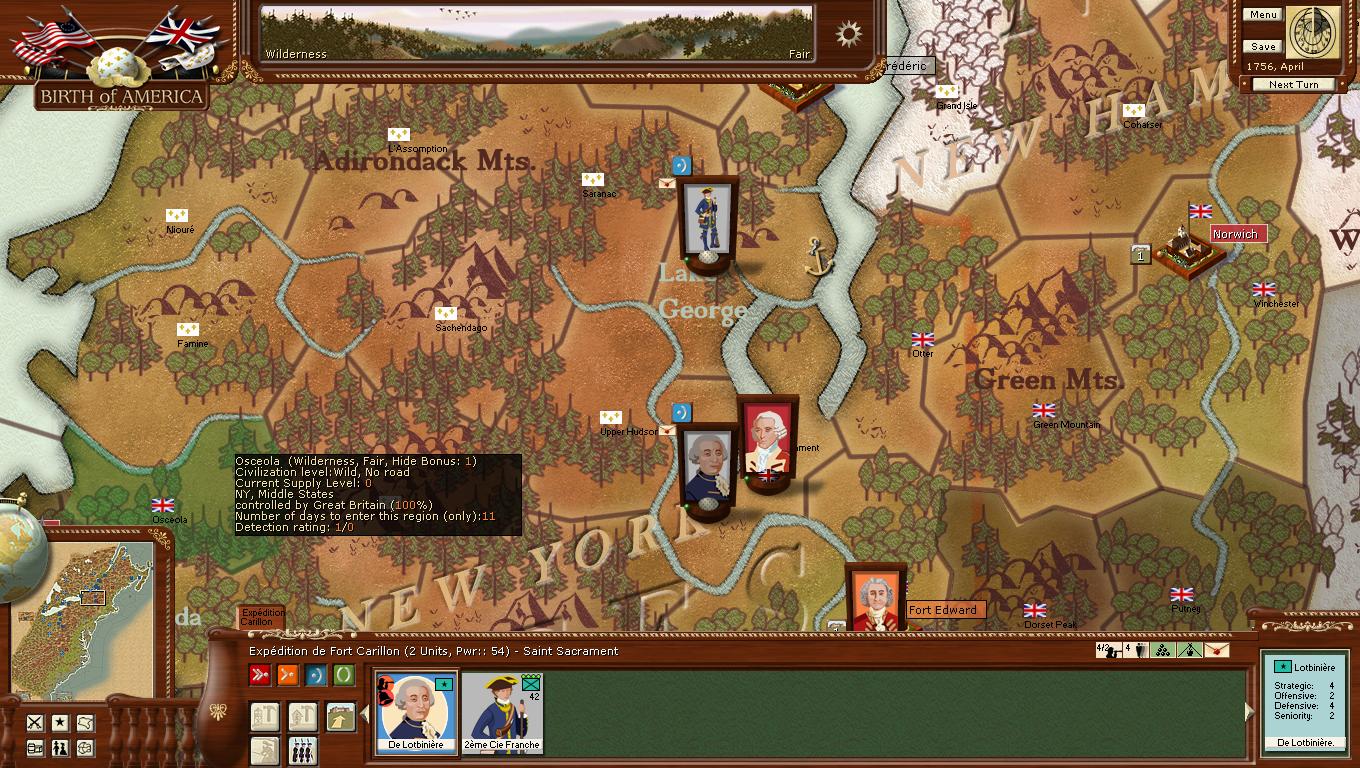Open the Expédition Carillon tab
The width and height of the screenshot is (1360, 768).
263,617
